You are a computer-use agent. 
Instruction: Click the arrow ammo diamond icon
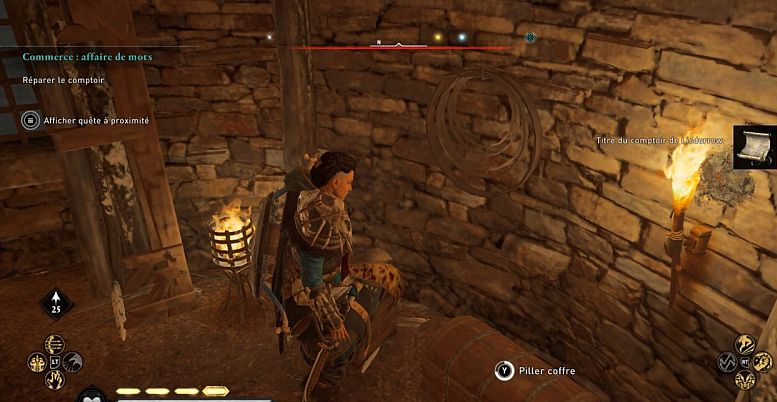click(54, 304)
